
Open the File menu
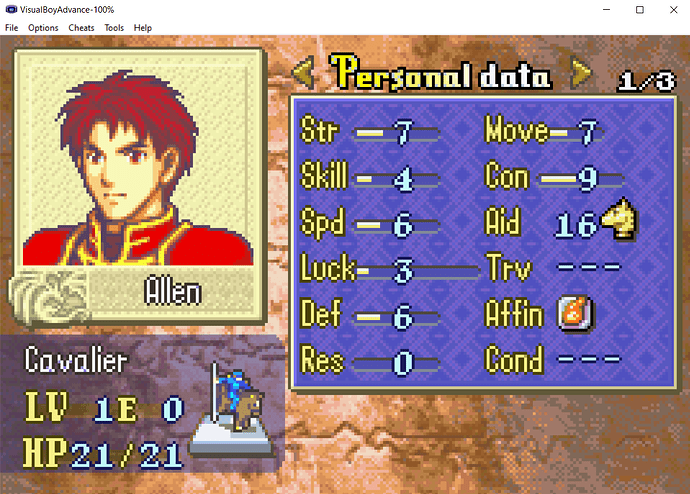12,28
